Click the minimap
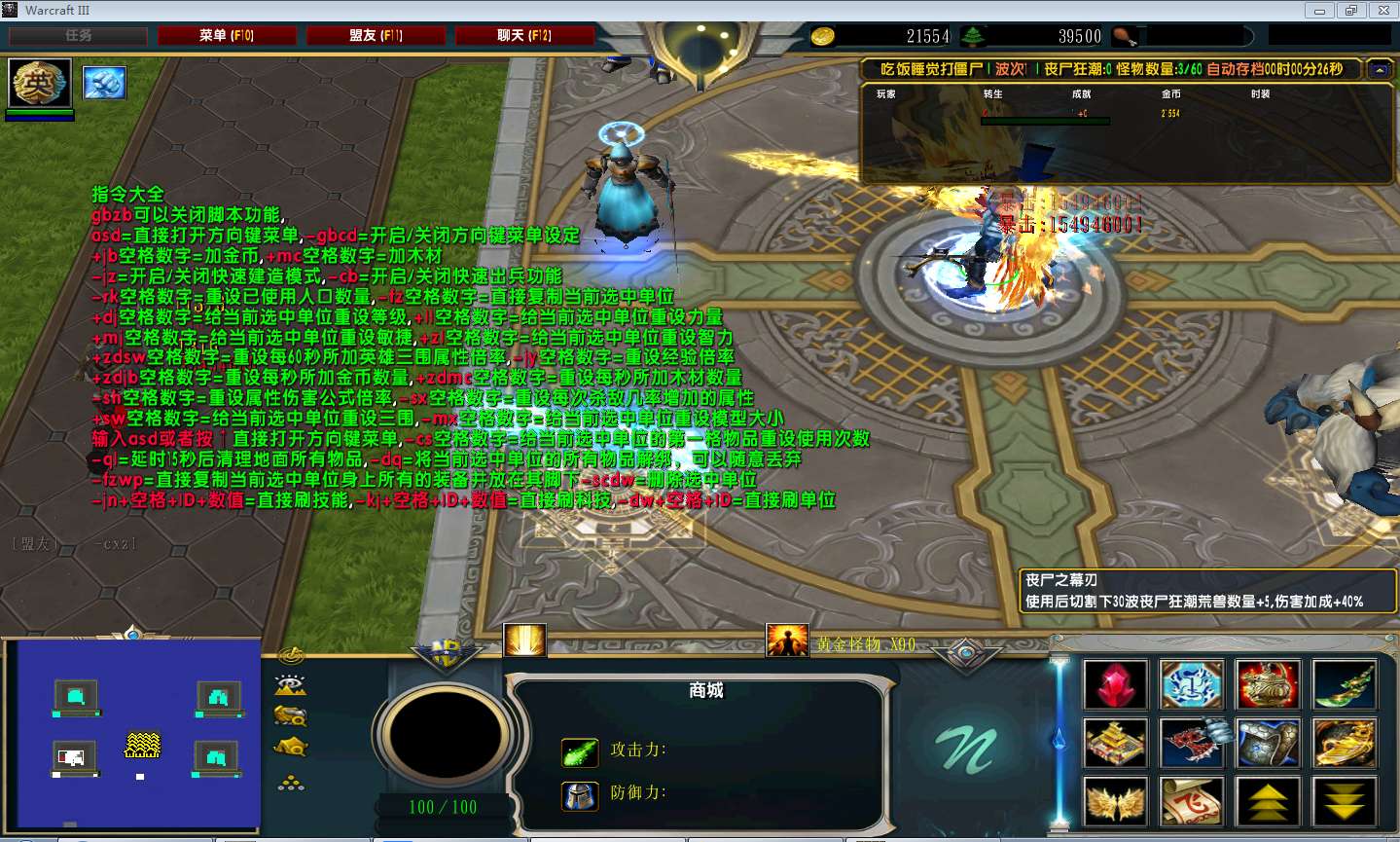The height and width of the screenshot is (842, 1400). [x=131, y=732]
